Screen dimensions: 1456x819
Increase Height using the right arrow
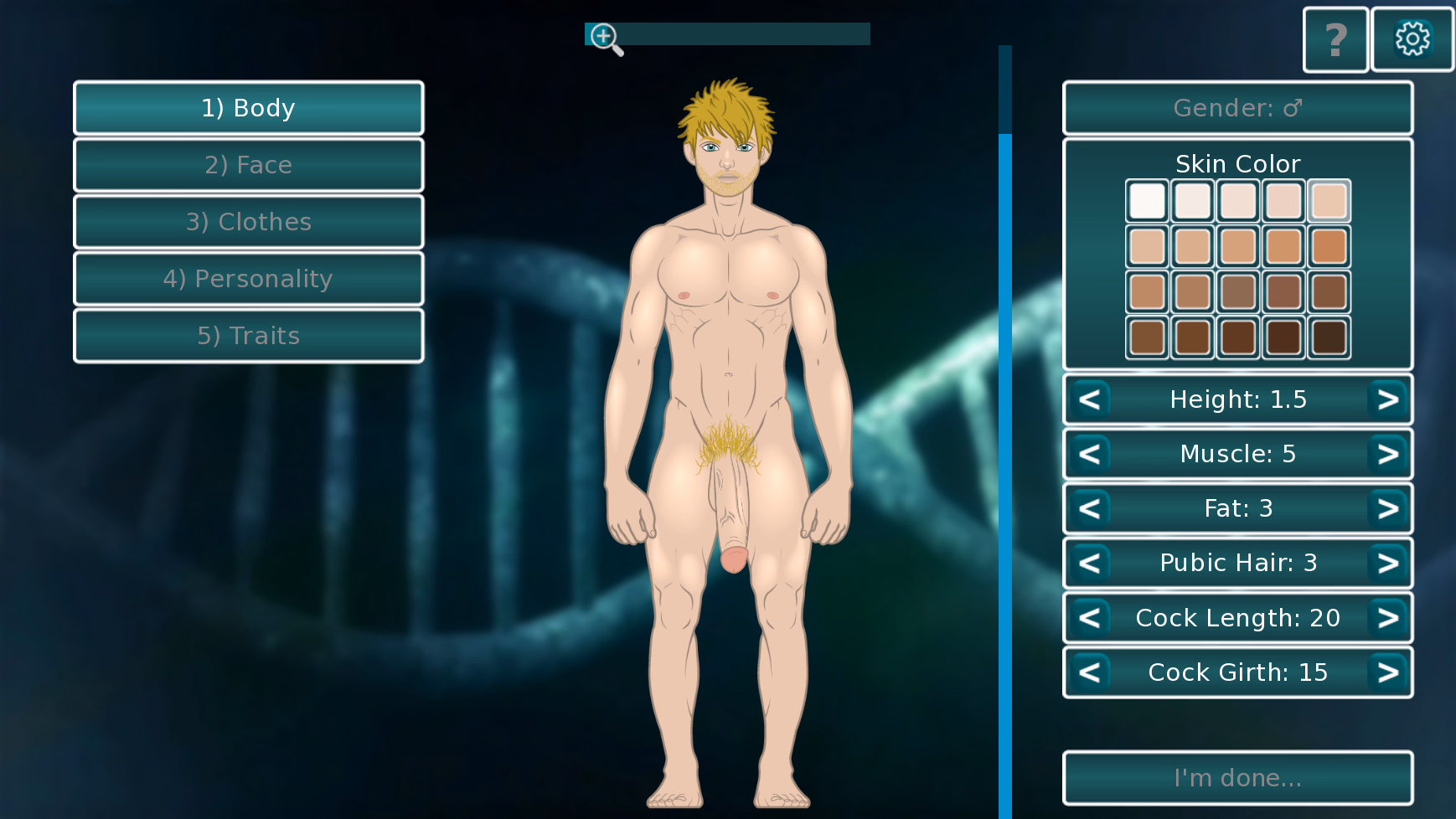[1387, 399]
